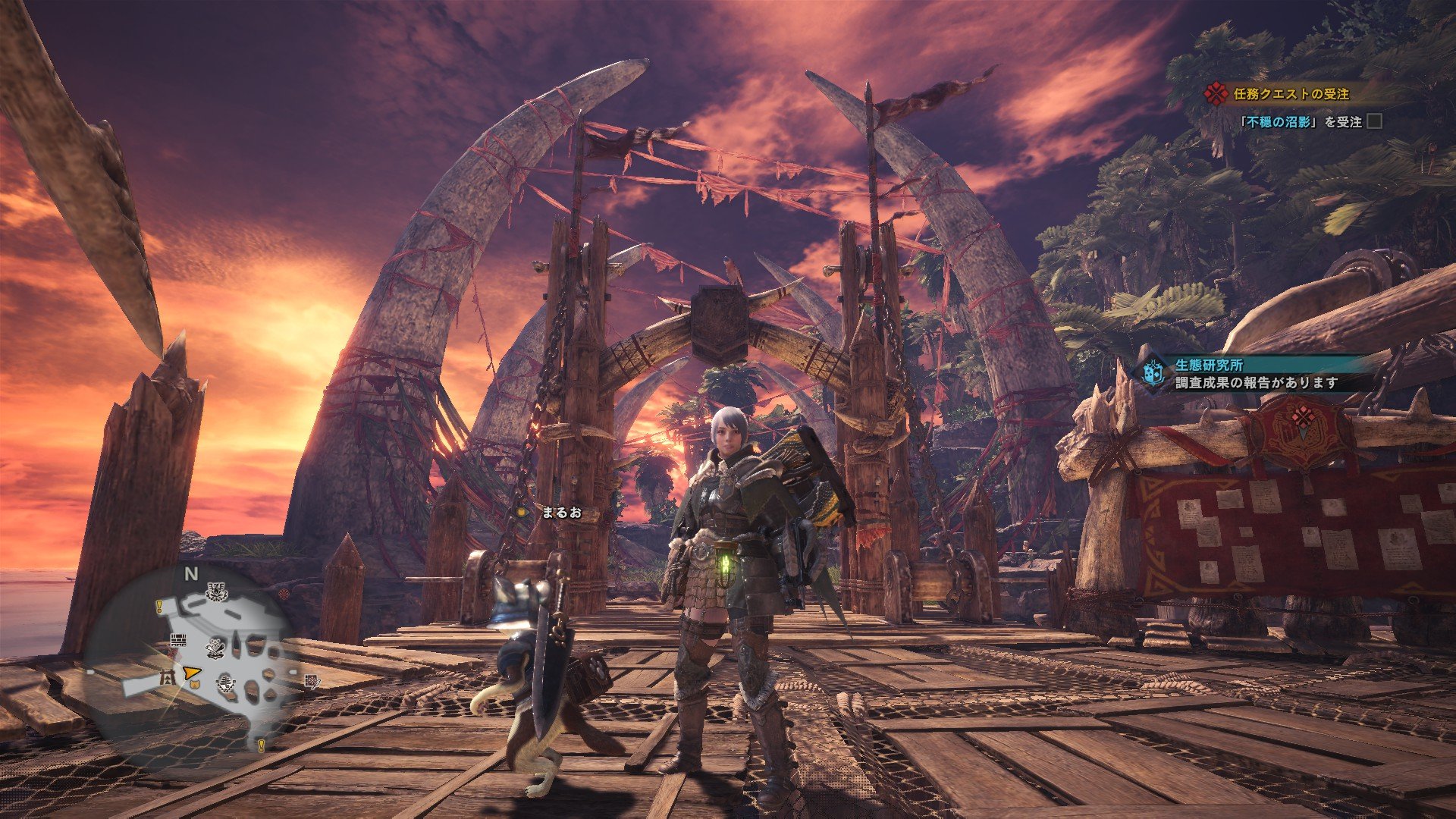1456x819 pixels.
Task: Click the blue 生態研究所 hexagon icon
Action: pyautogui.click(x=1153, y=373)
